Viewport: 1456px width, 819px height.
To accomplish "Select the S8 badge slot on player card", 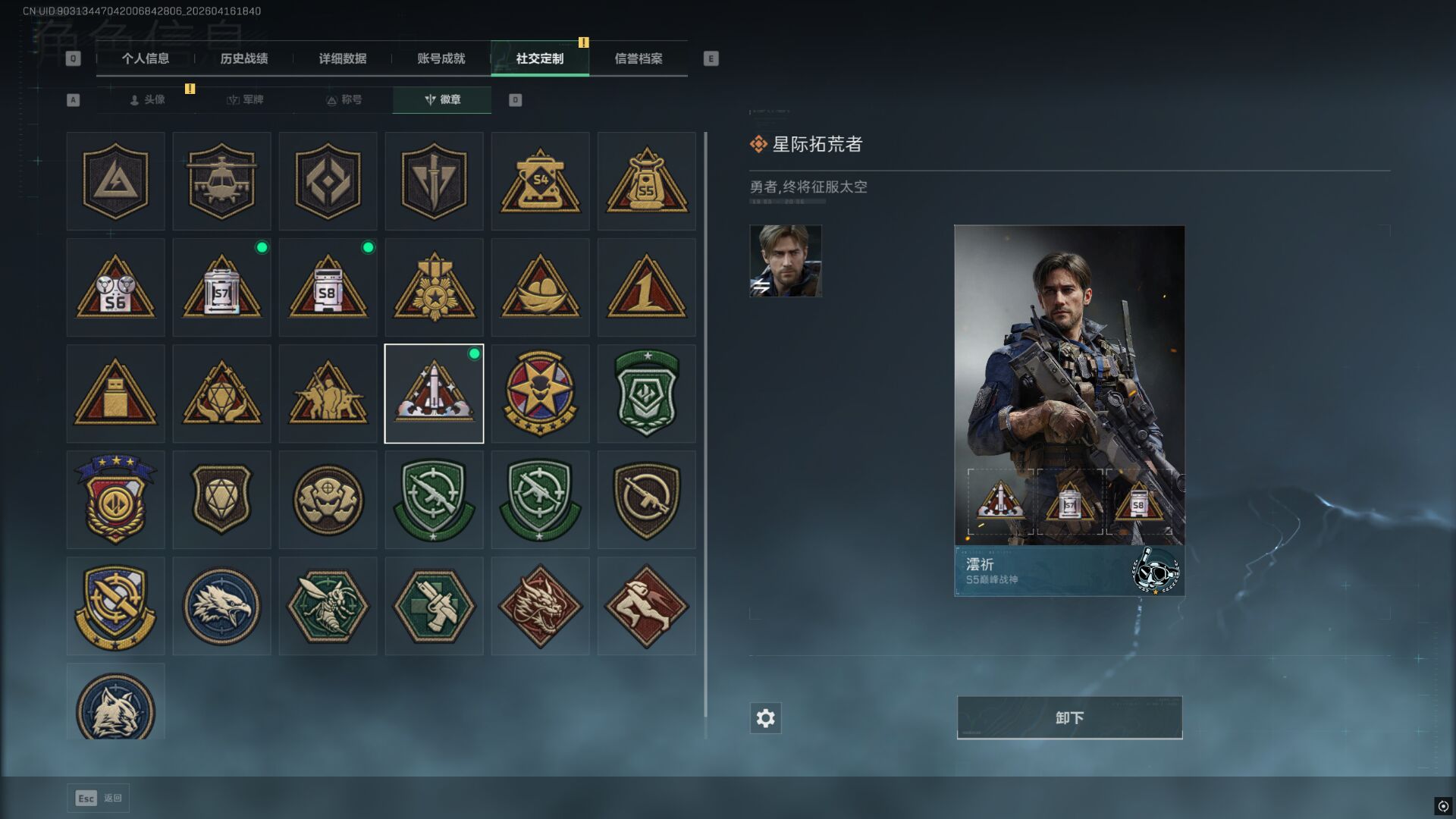I will pos(1138,502).
